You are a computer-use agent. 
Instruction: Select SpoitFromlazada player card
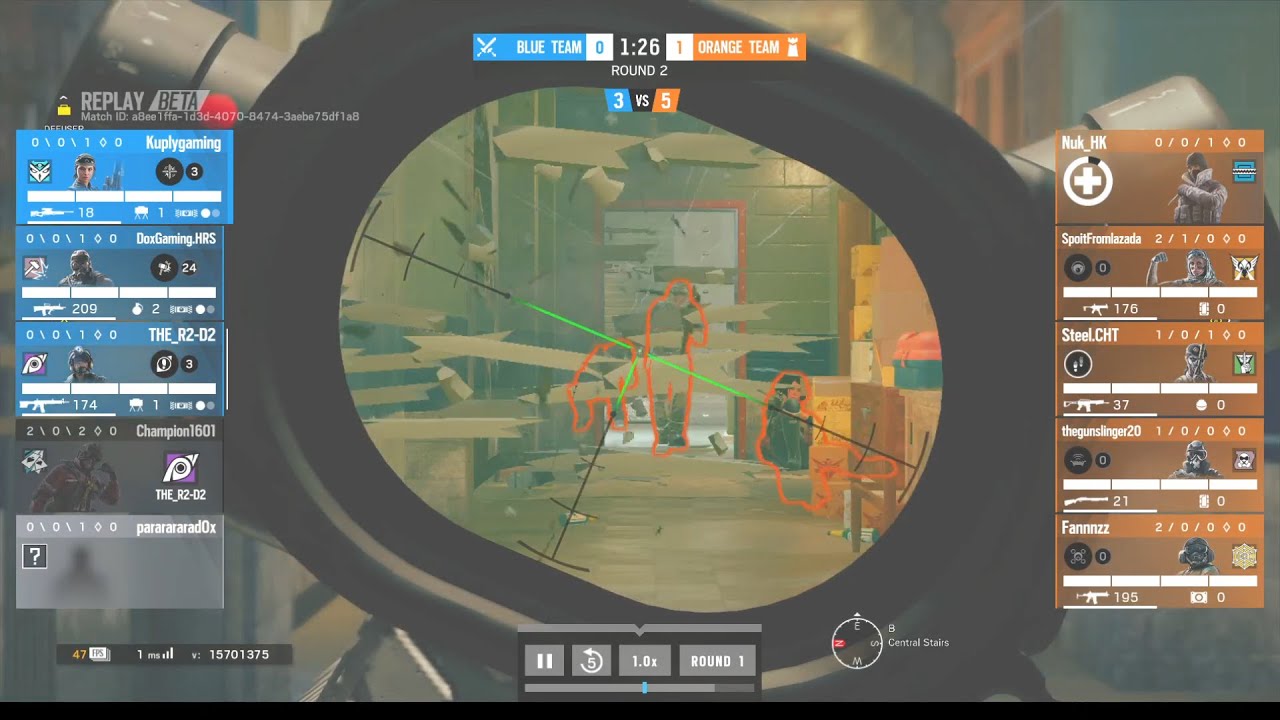[1159, 273]
